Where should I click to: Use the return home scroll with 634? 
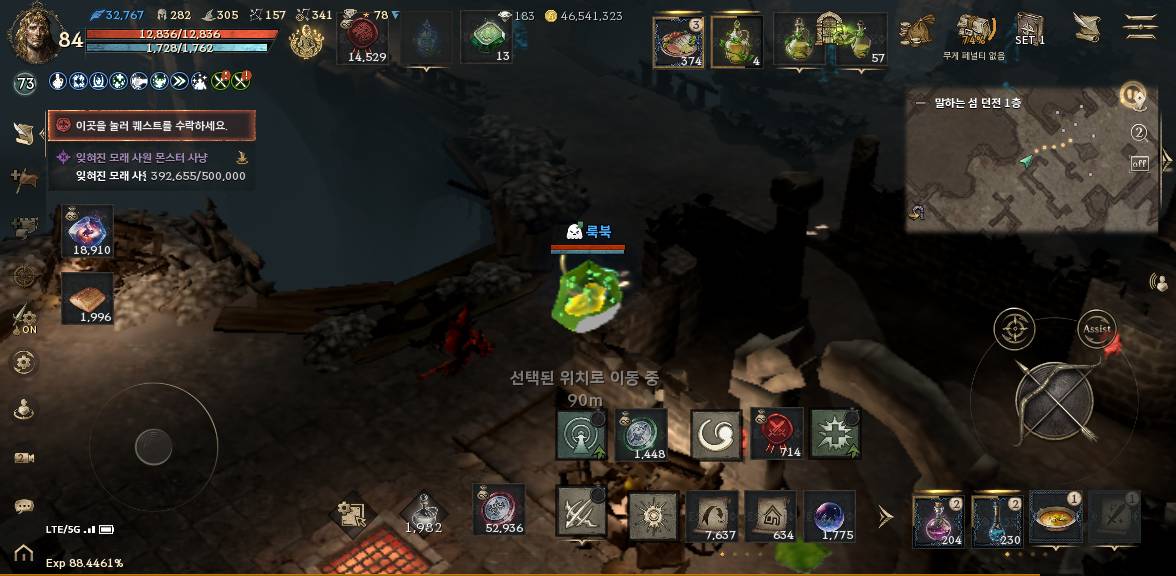tap(771, 516)
